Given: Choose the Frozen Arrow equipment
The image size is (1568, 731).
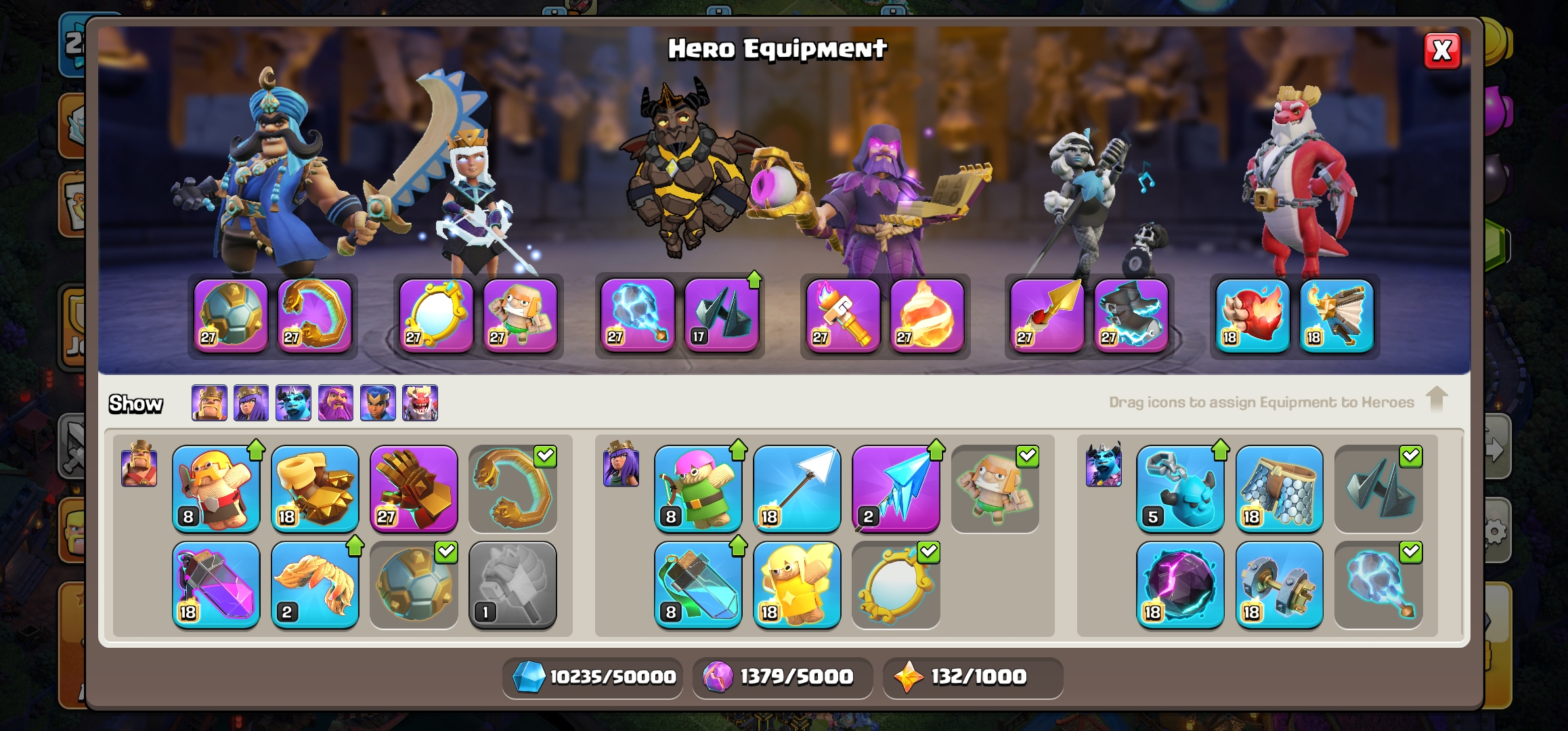Looking at the screenshot, I should pos(895,489).
